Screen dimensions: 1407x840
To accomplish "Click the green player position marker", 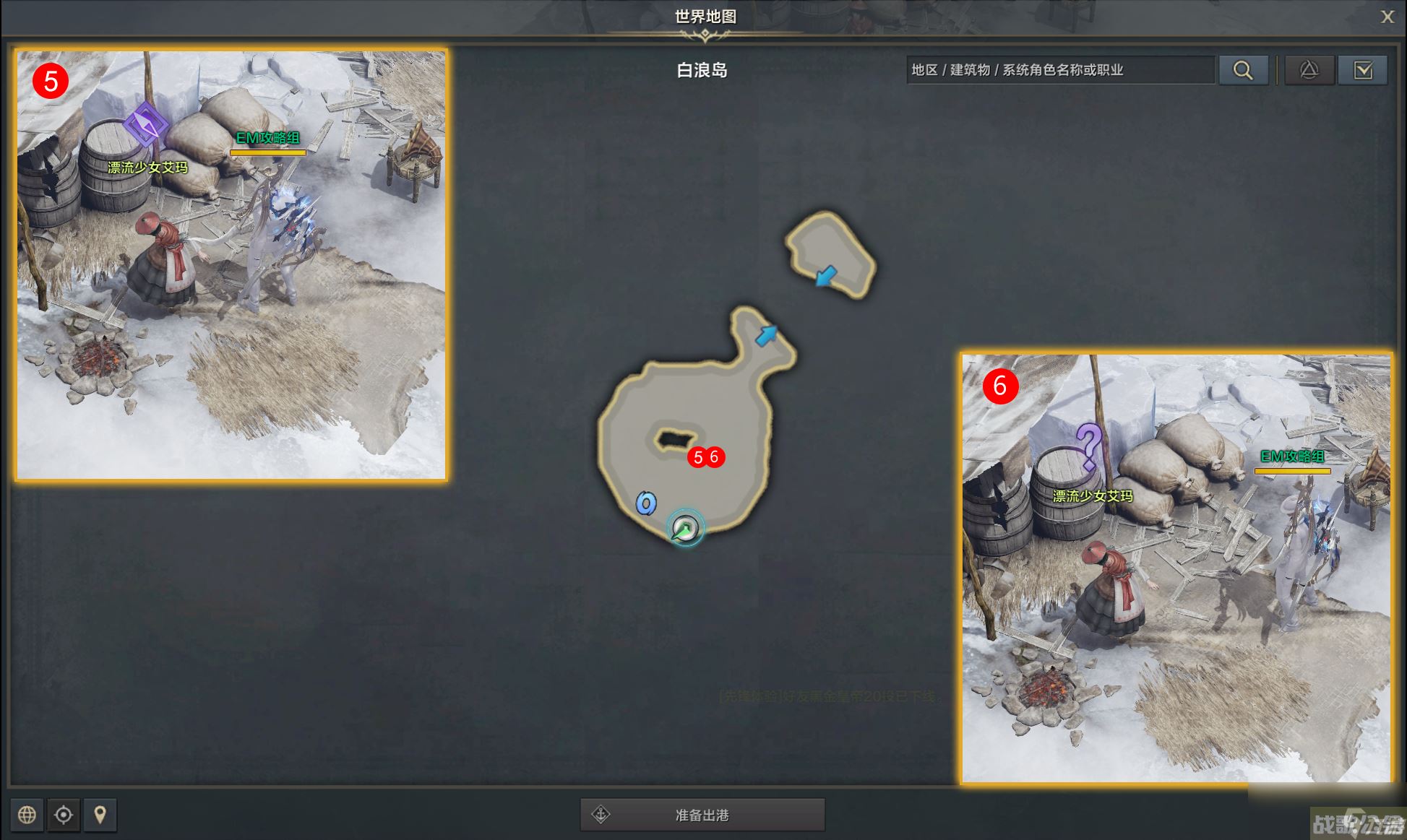I will click(x=685, y=529).
